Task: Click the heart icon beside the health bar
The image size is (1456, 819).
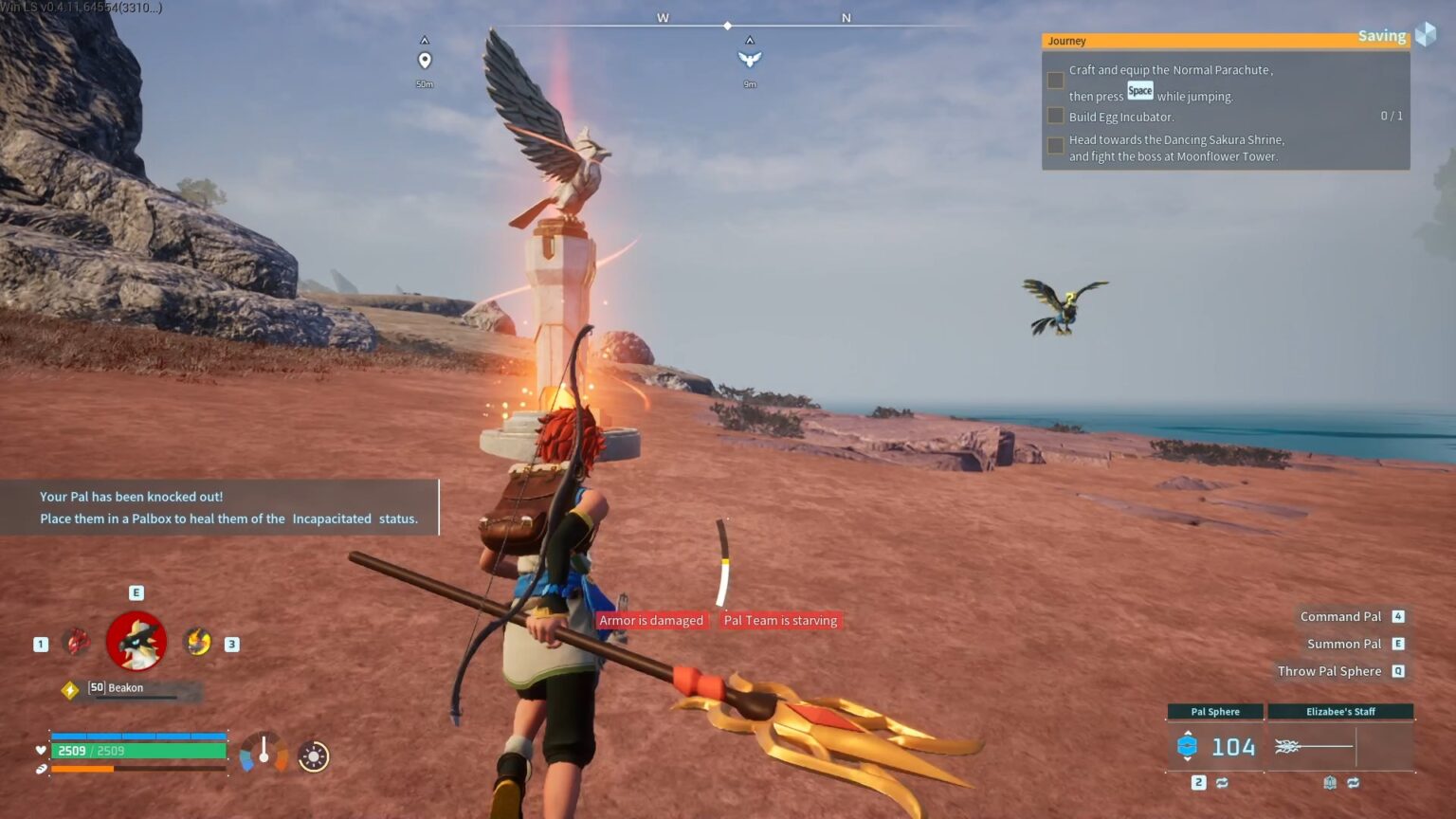Action: 41,750
